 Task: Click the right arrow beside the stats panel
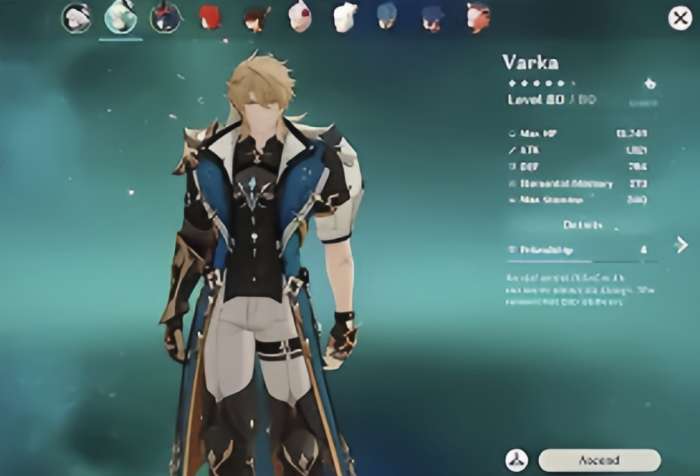[x=681, y=244]
